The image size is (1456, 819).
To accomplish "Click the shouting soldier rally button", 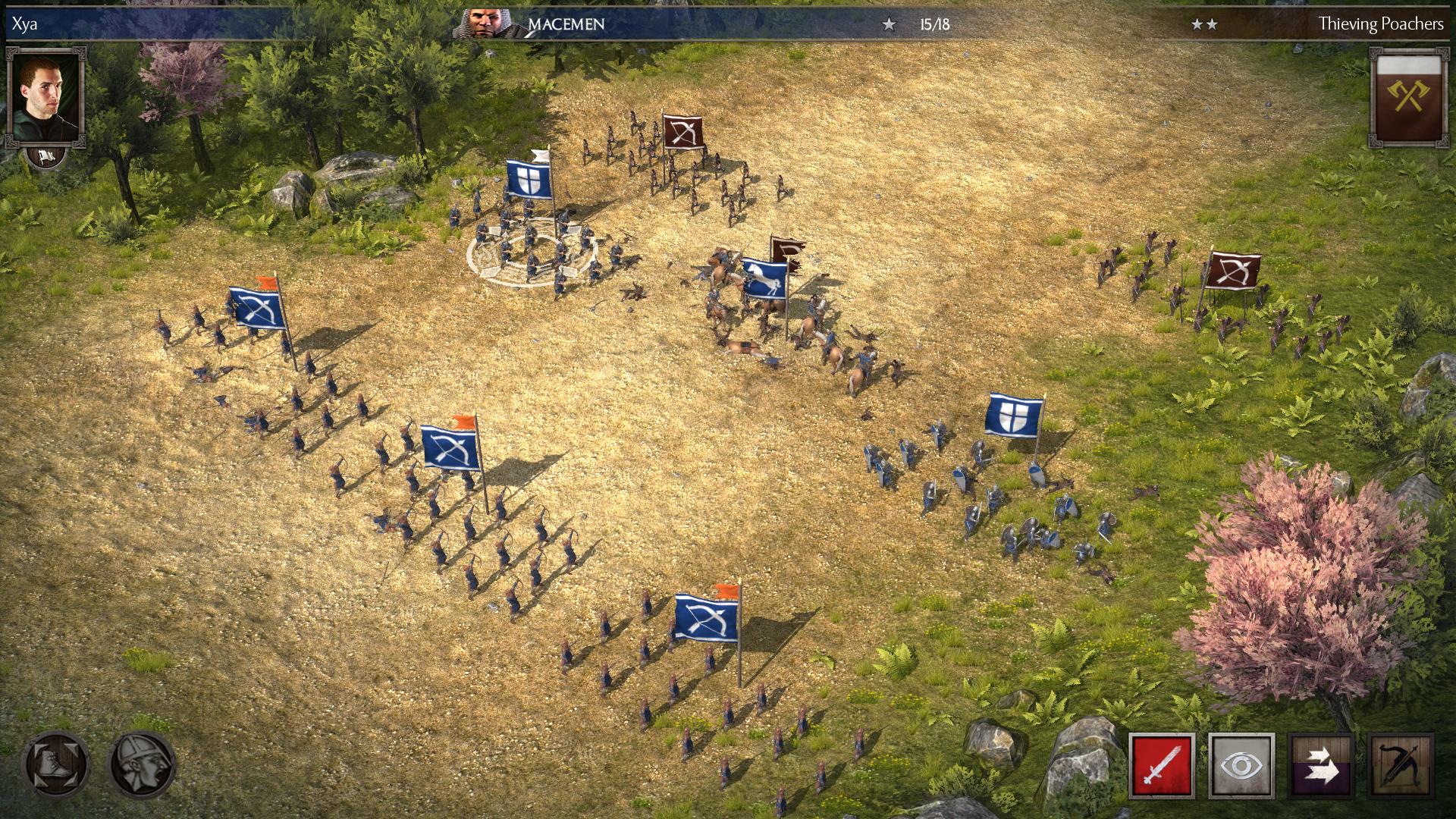I will (x=143, y=764).
